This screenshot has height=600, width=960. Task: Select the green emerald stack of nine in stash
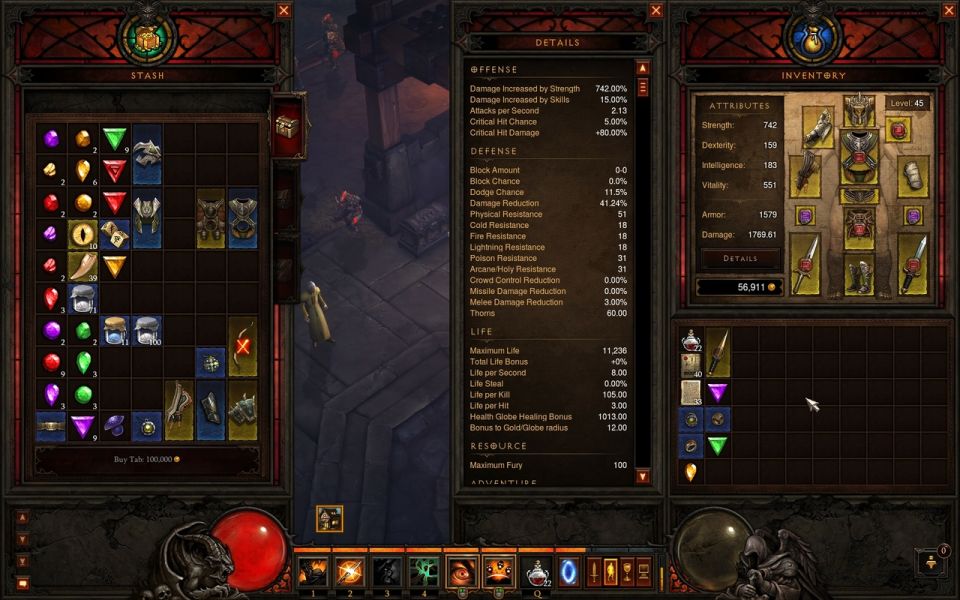click(x=116, y=139)
